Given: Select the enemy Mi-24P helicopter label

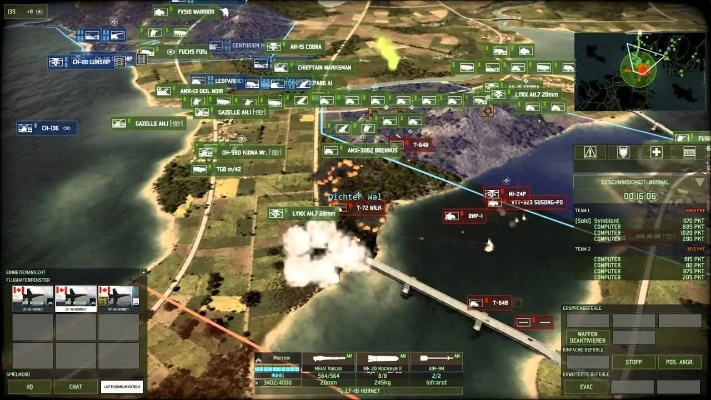Looking at the screenshot, I should (513, 194).
